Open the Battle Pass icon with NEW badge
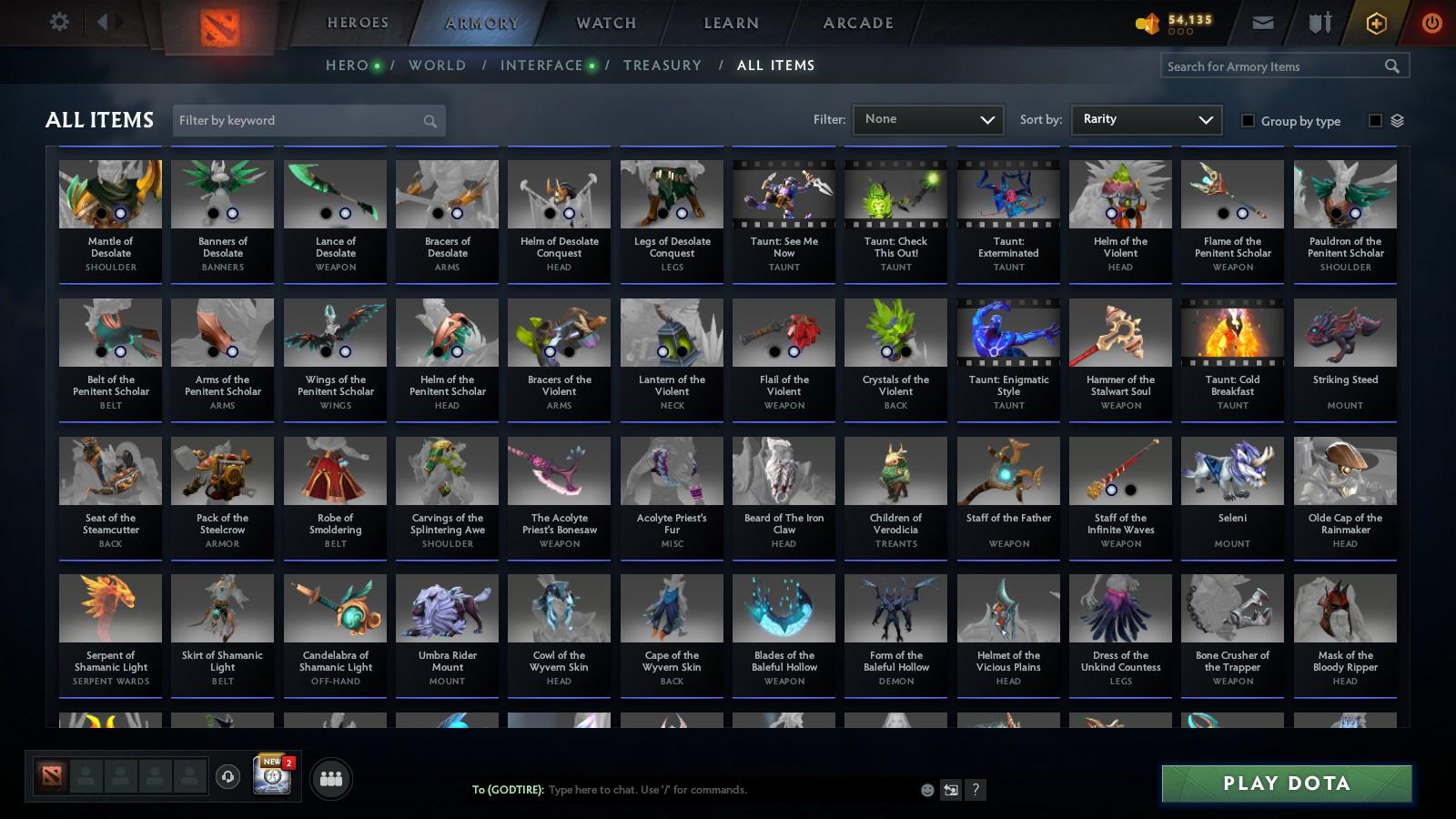Viewport: 1456px width, 819px height. tap(271, 775)
